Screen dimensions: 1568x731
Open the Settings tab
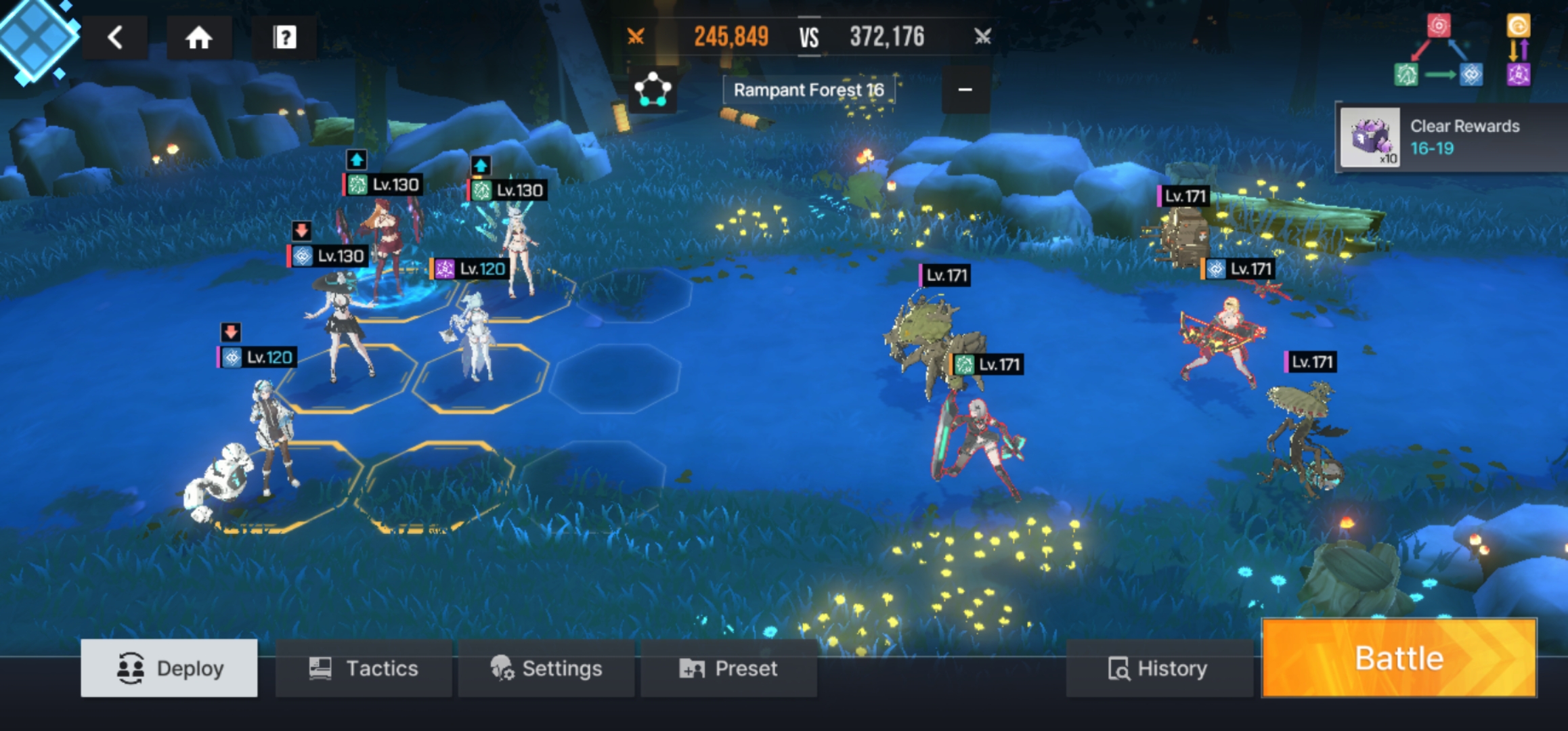pos(546,668)
